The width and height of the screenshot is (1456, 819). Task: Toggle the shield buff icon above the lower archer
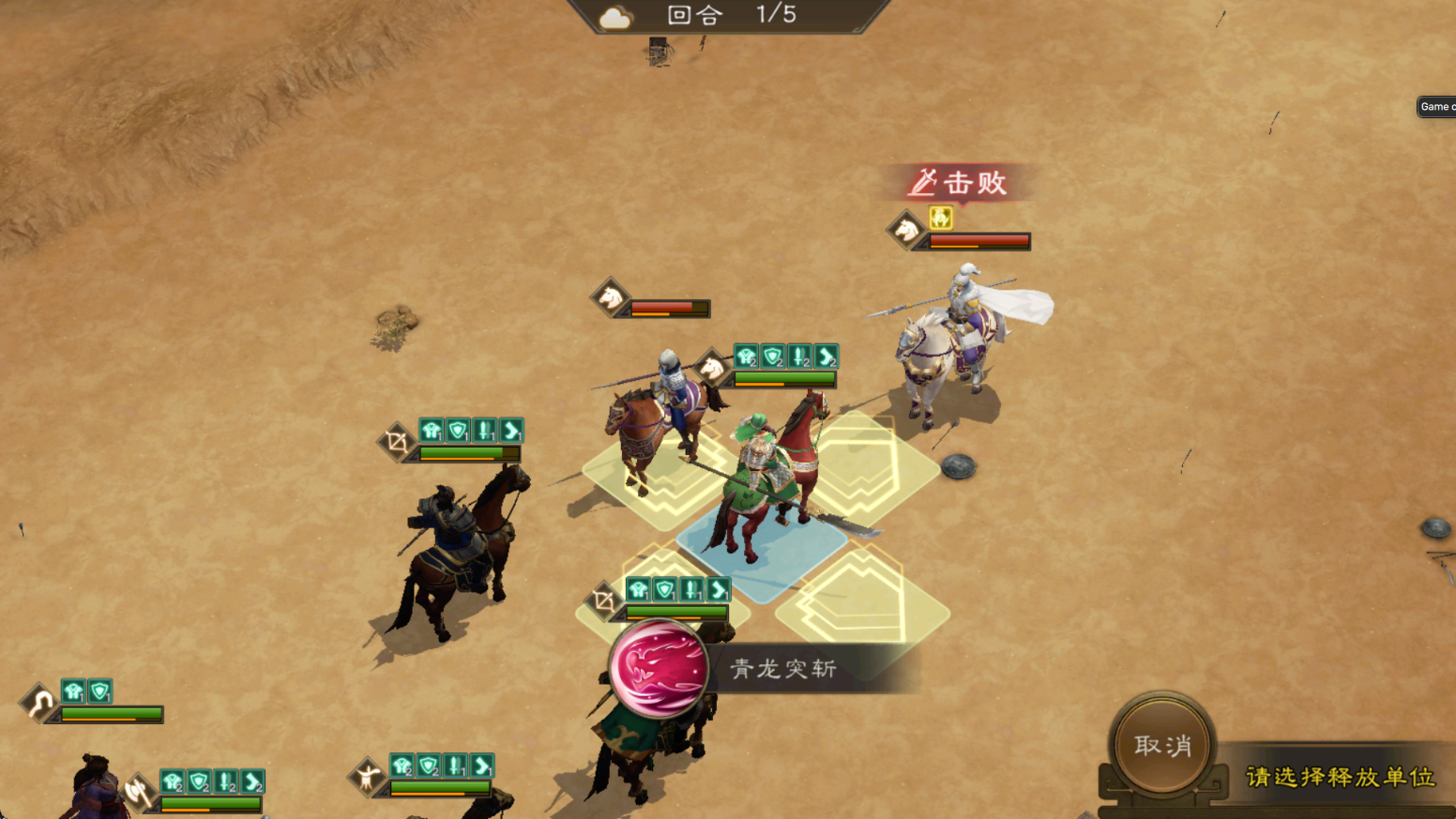click(663, 588)
